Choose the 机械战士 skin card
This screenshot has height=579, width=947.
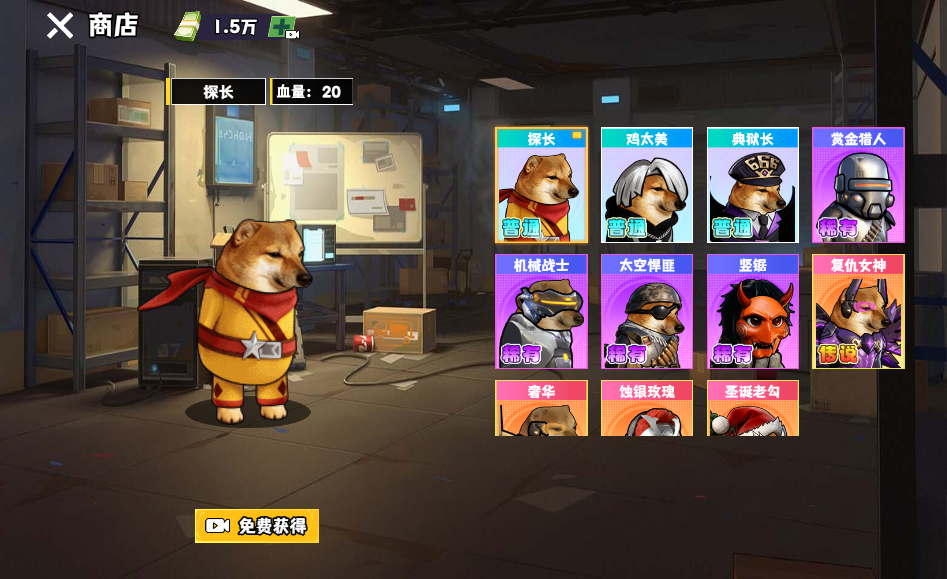541,312
